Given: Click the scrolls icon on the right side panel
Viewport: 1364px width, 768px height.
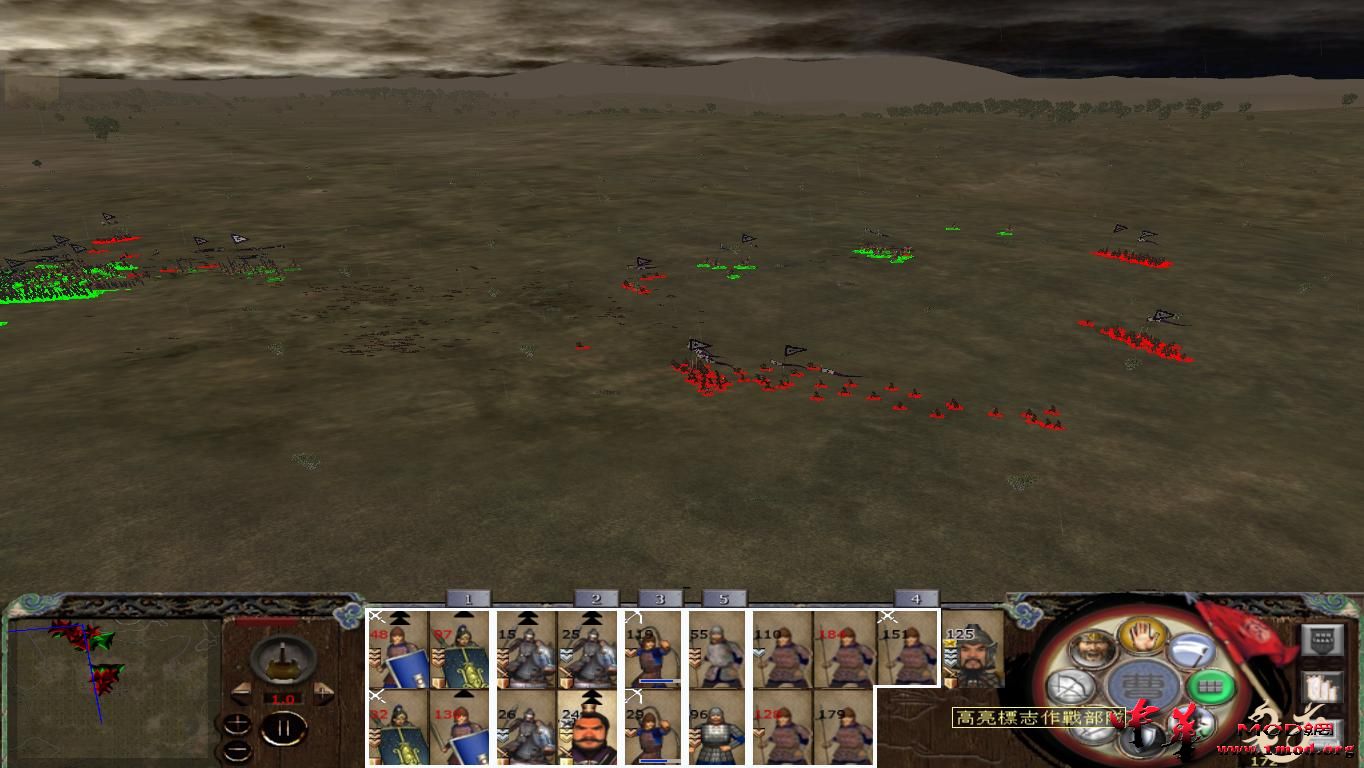Looking at the screenshot, I should coord(1320,688).
